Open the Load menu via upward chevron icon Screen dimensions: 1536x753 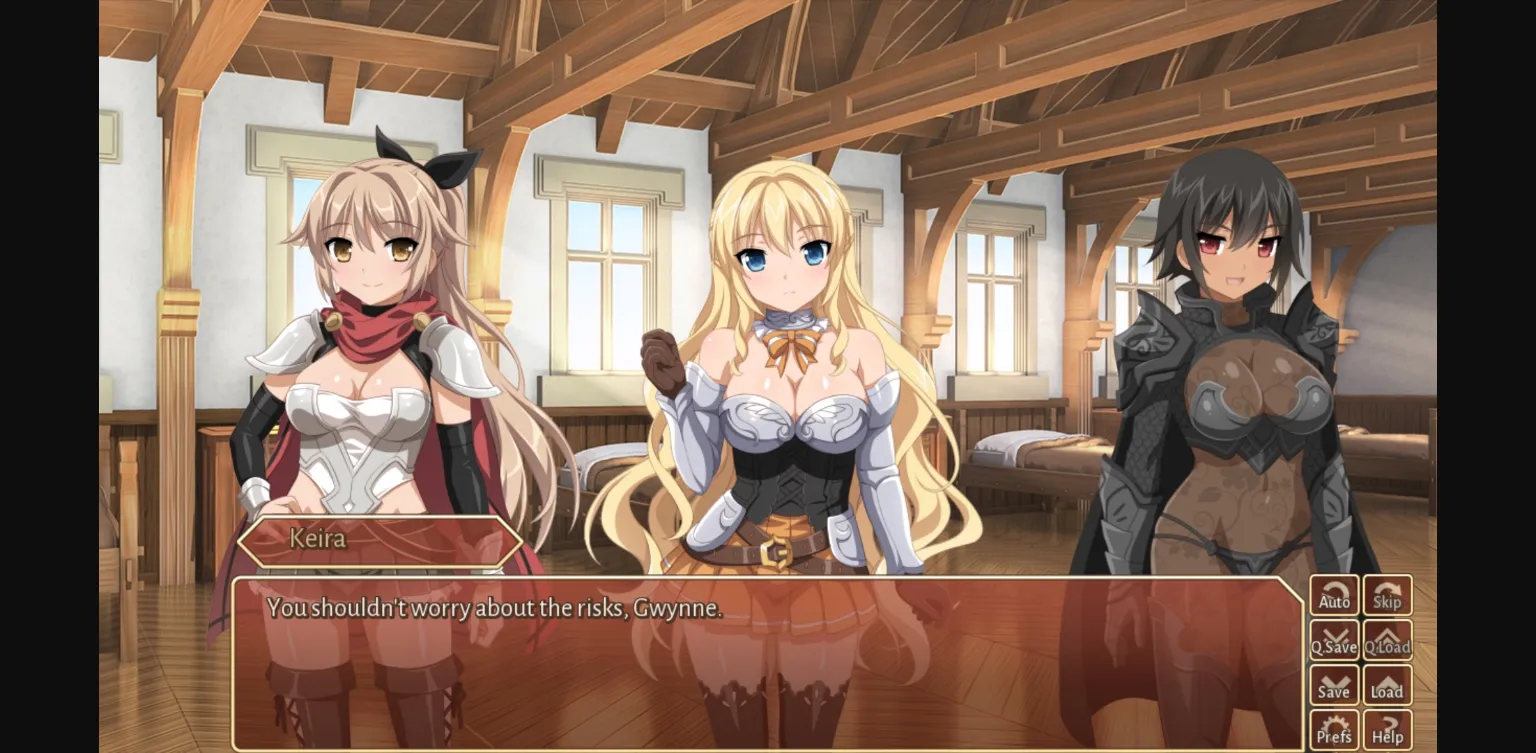pyautogui.click(x=1388, y=684)
